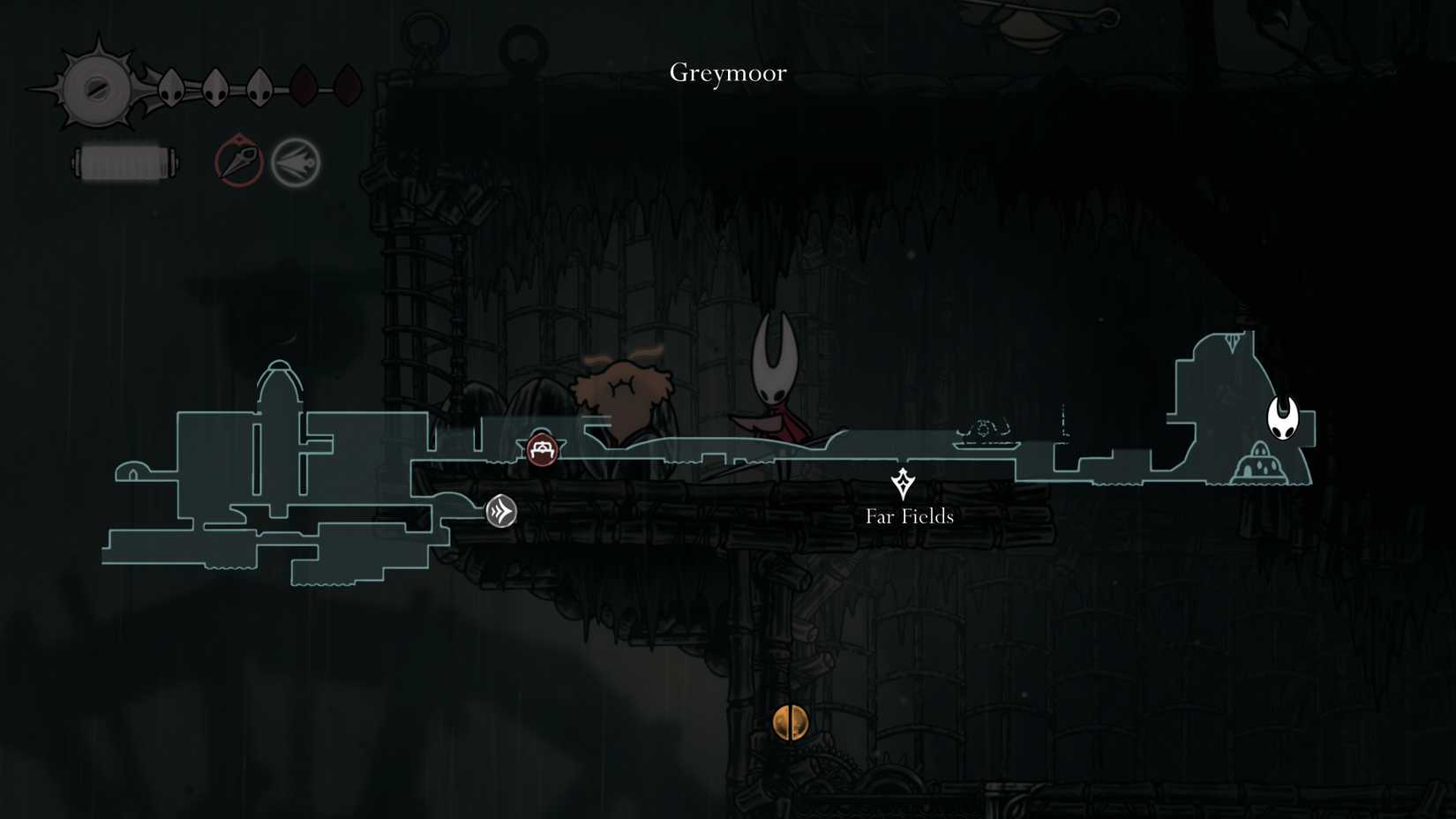Expand the Far Fields area label

point(910,516)
